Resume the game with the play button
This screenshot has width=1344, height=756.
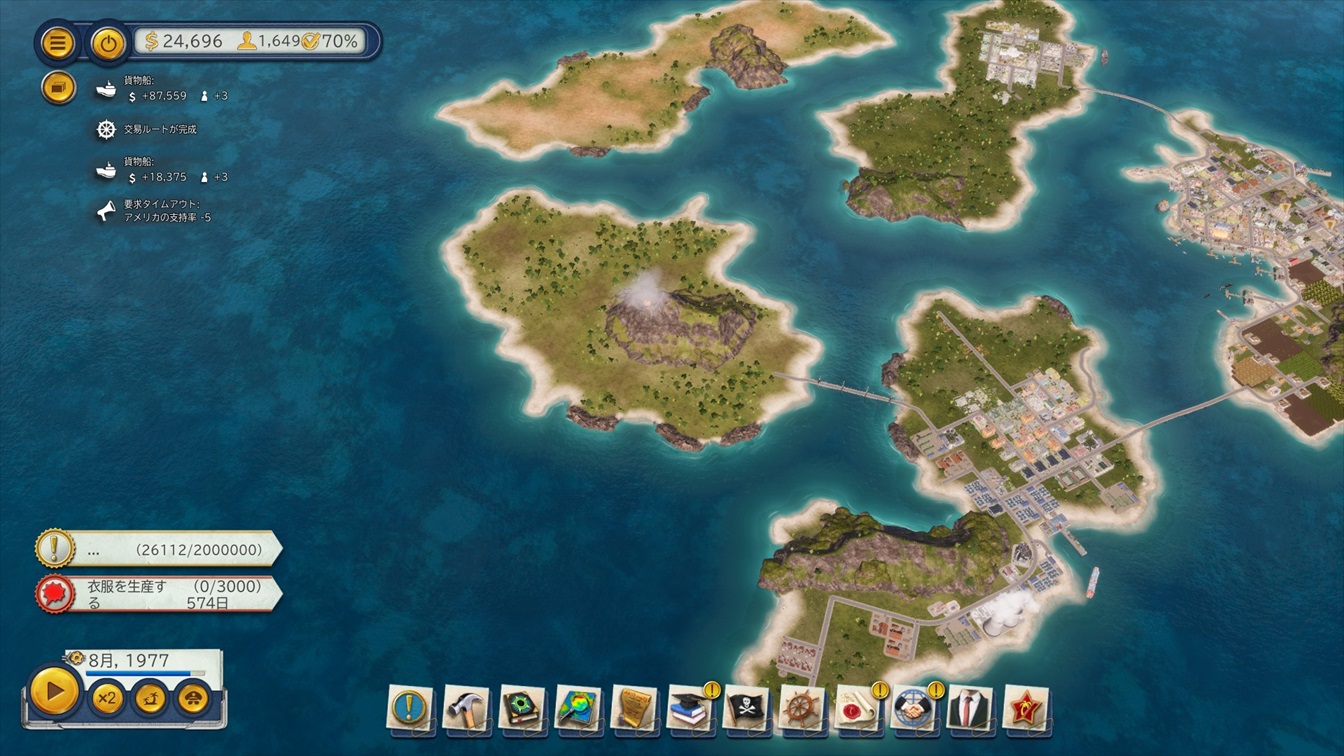(x=54, y=690)
